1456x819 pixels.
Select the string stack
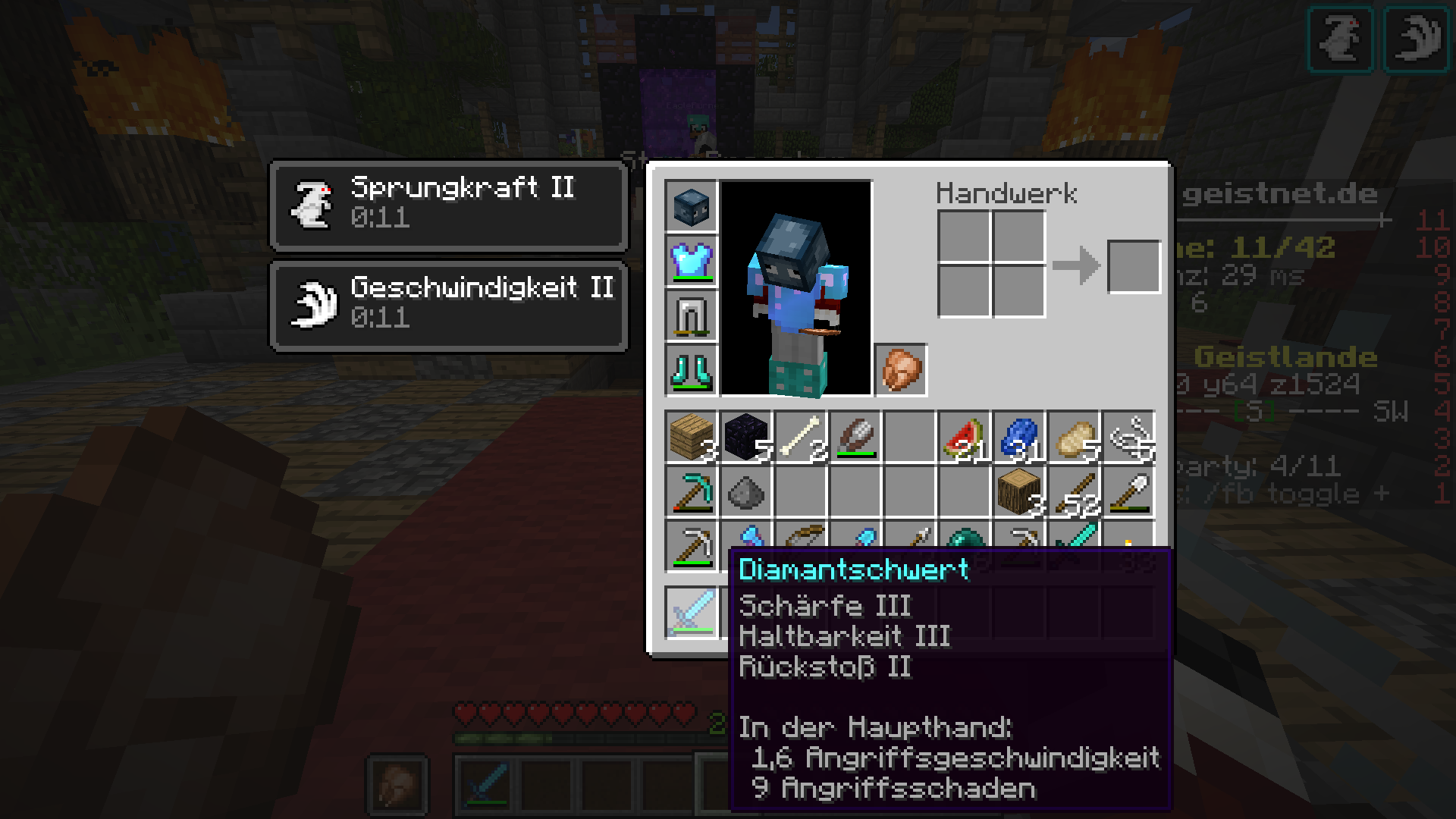pyautogui.click(x=1128, y=437)
